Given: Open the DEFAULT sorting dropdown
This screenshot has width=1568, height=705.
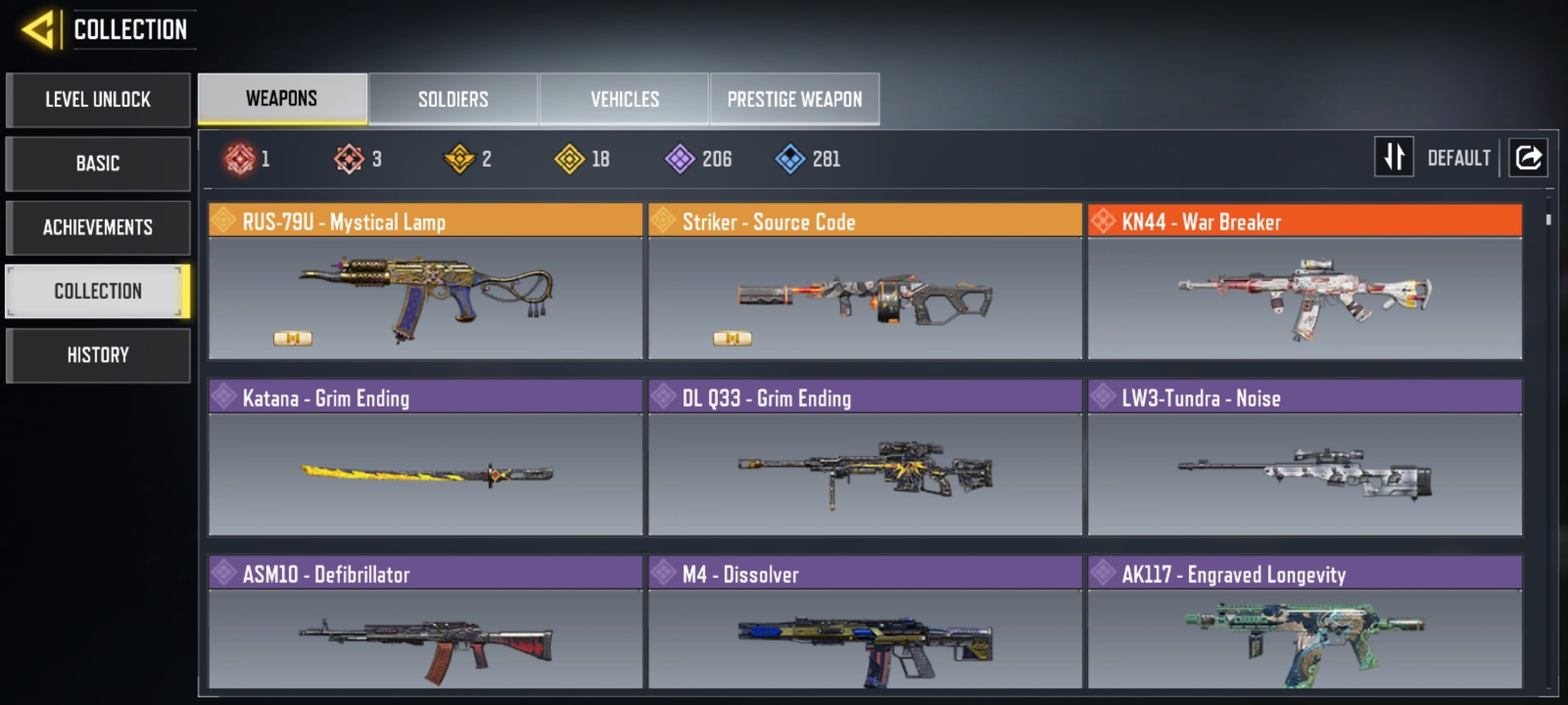Looking at the screenshot, I should point(1458,158).
